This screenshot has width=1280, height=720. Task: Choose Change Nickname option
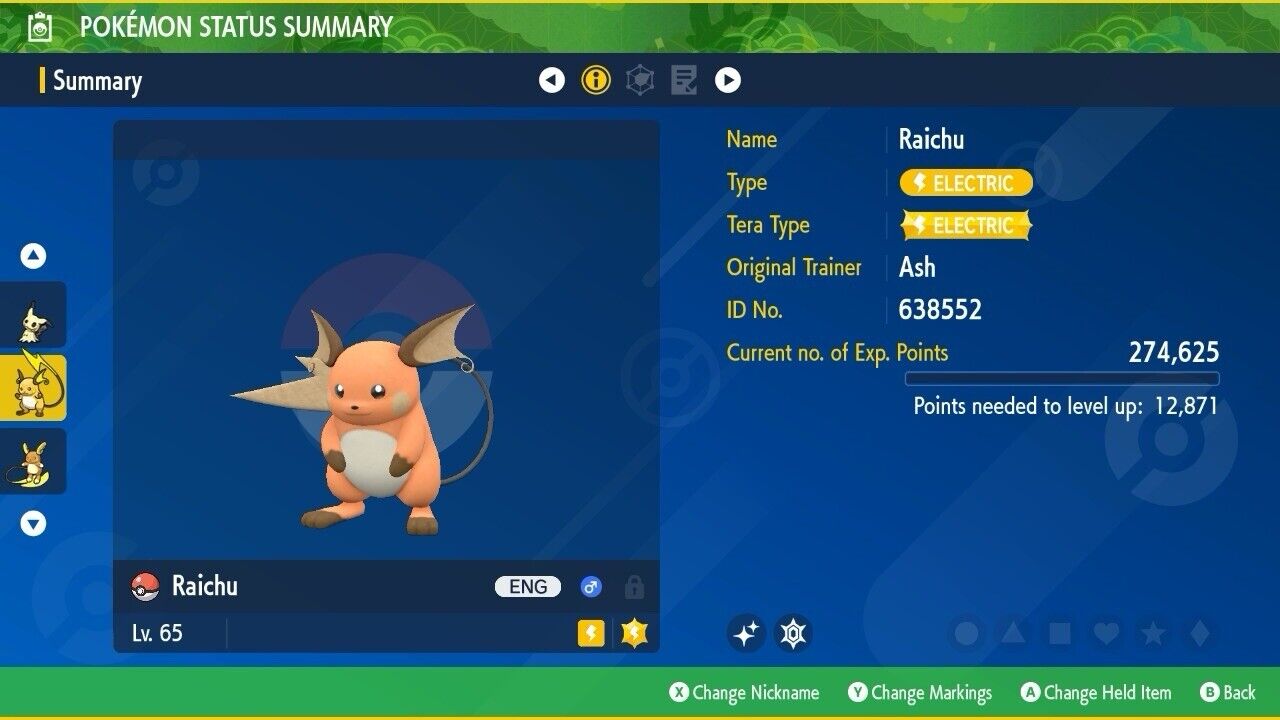tap(744, 692)
